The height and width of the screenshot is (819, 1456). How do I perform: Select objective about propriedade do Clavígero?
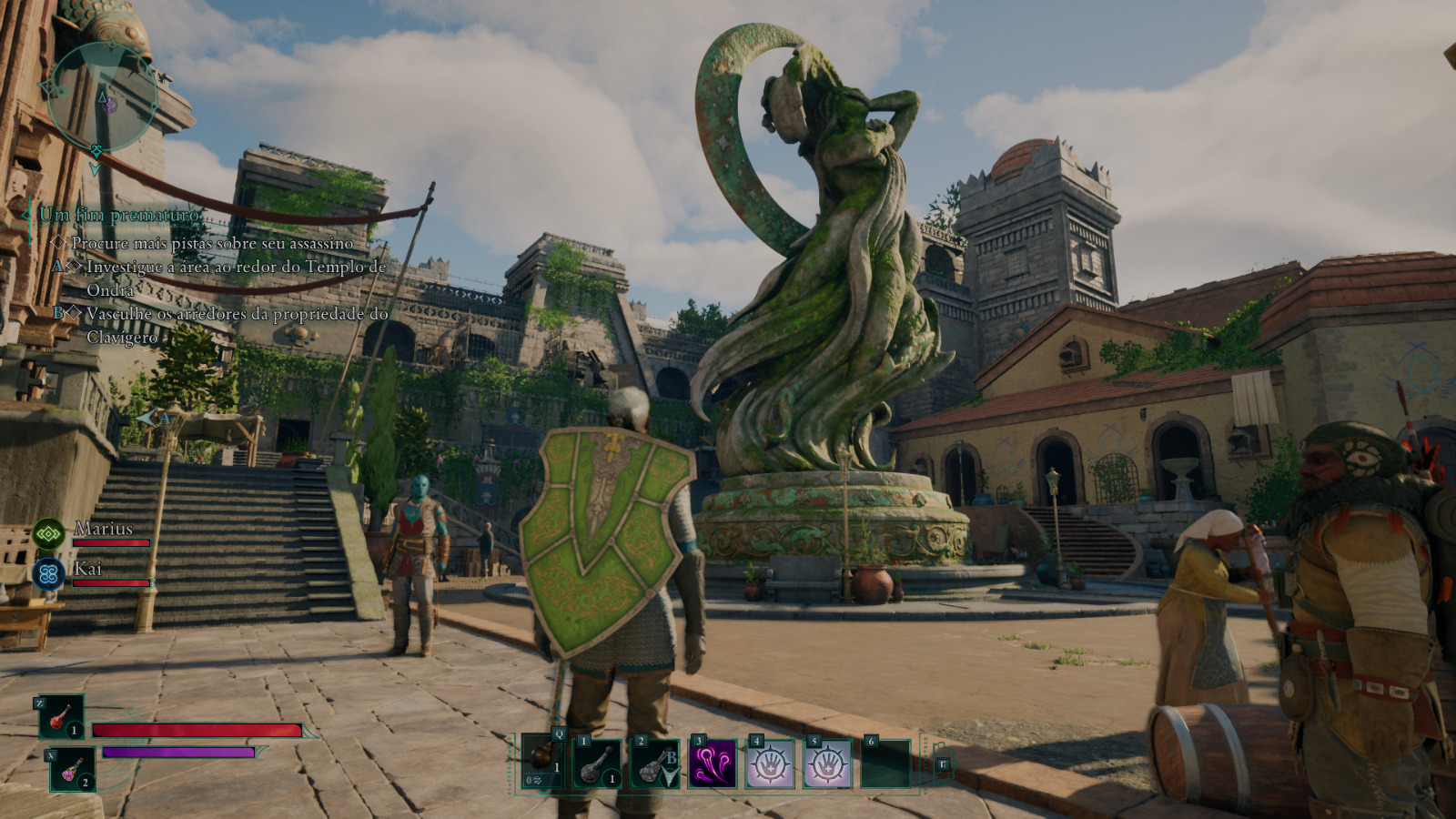(237, 325)
